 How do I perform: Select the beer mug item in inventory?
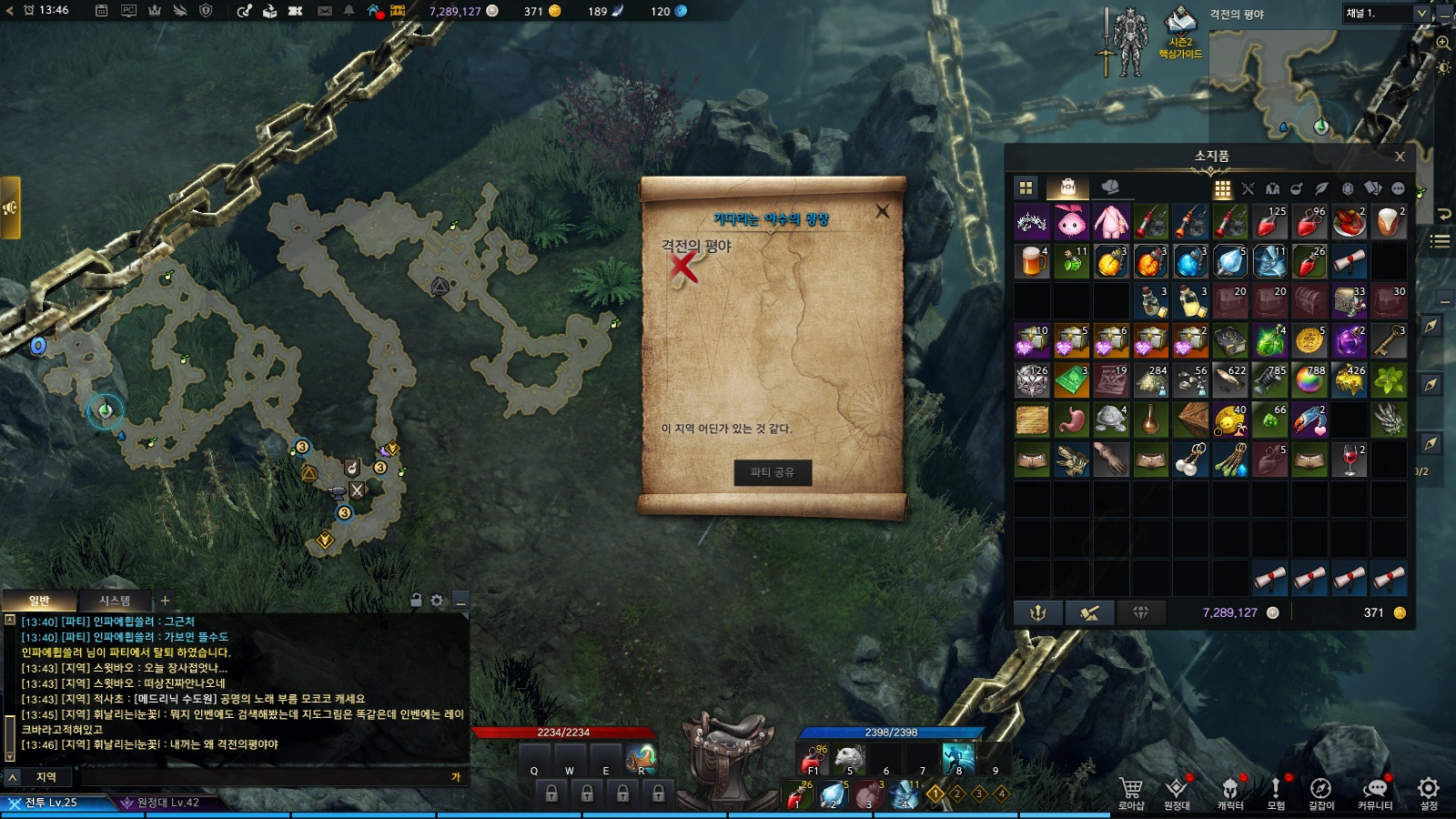point(1032,261)
